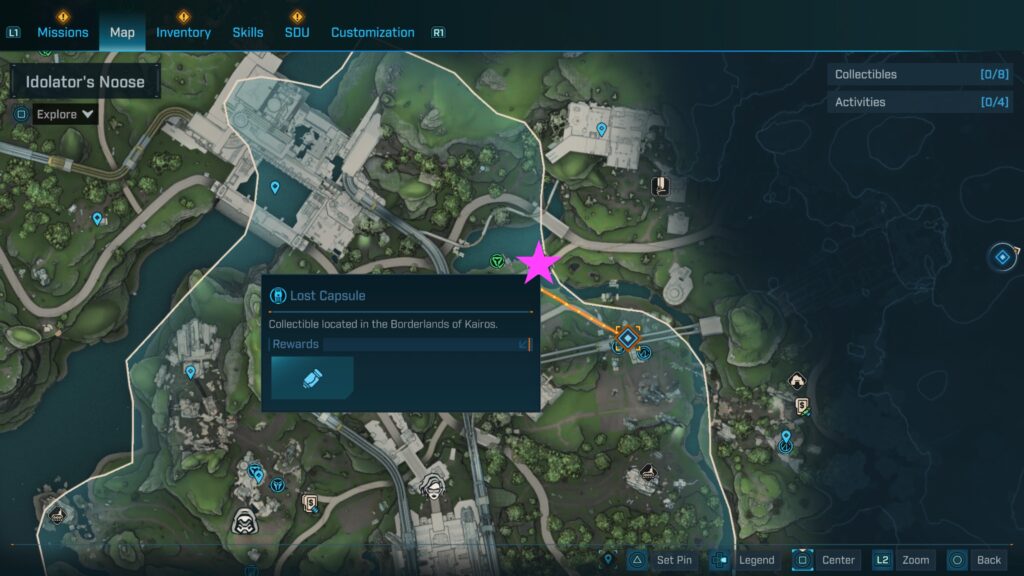The image size is (1024, 576).
Task: Open the Inventory tab
Action: pyautogui.click(x=183, y=32)
